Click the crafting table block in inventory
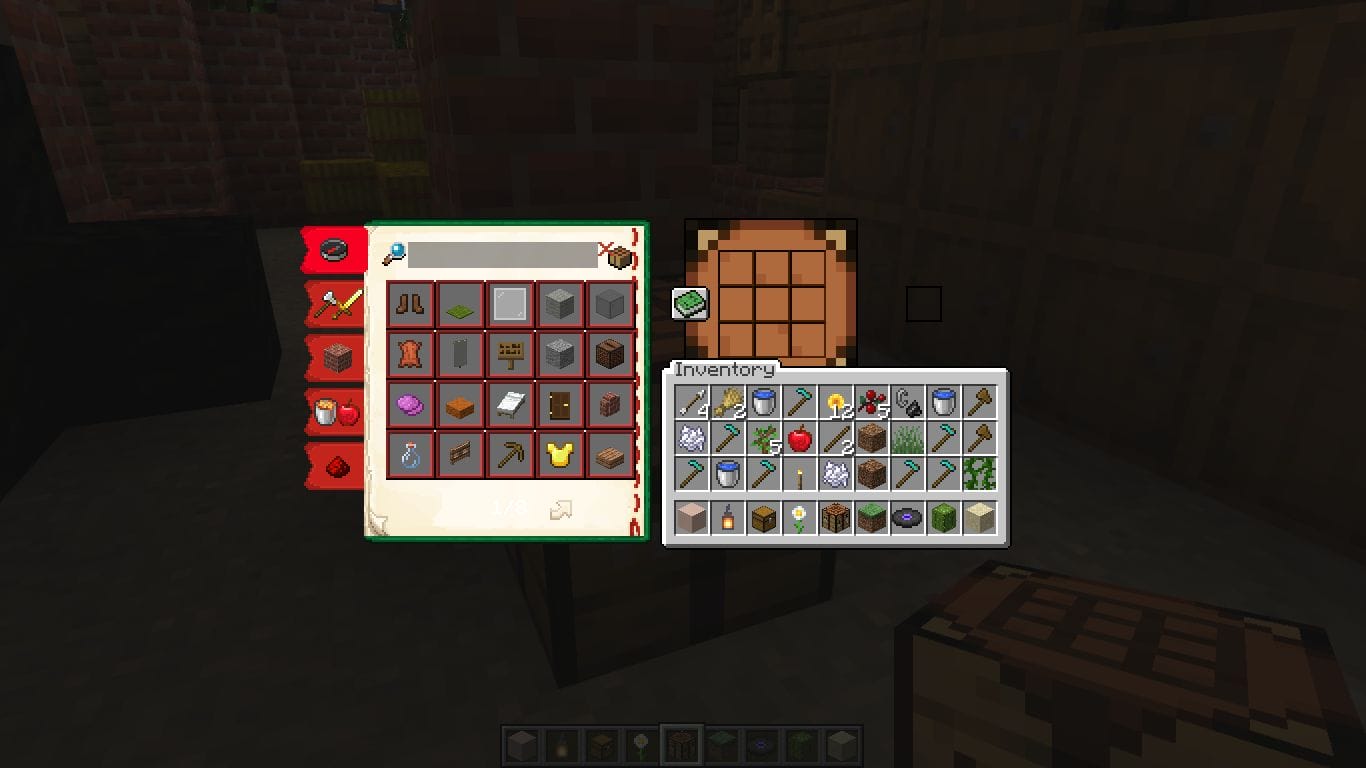1366x768 pixels. pos(833,518)
